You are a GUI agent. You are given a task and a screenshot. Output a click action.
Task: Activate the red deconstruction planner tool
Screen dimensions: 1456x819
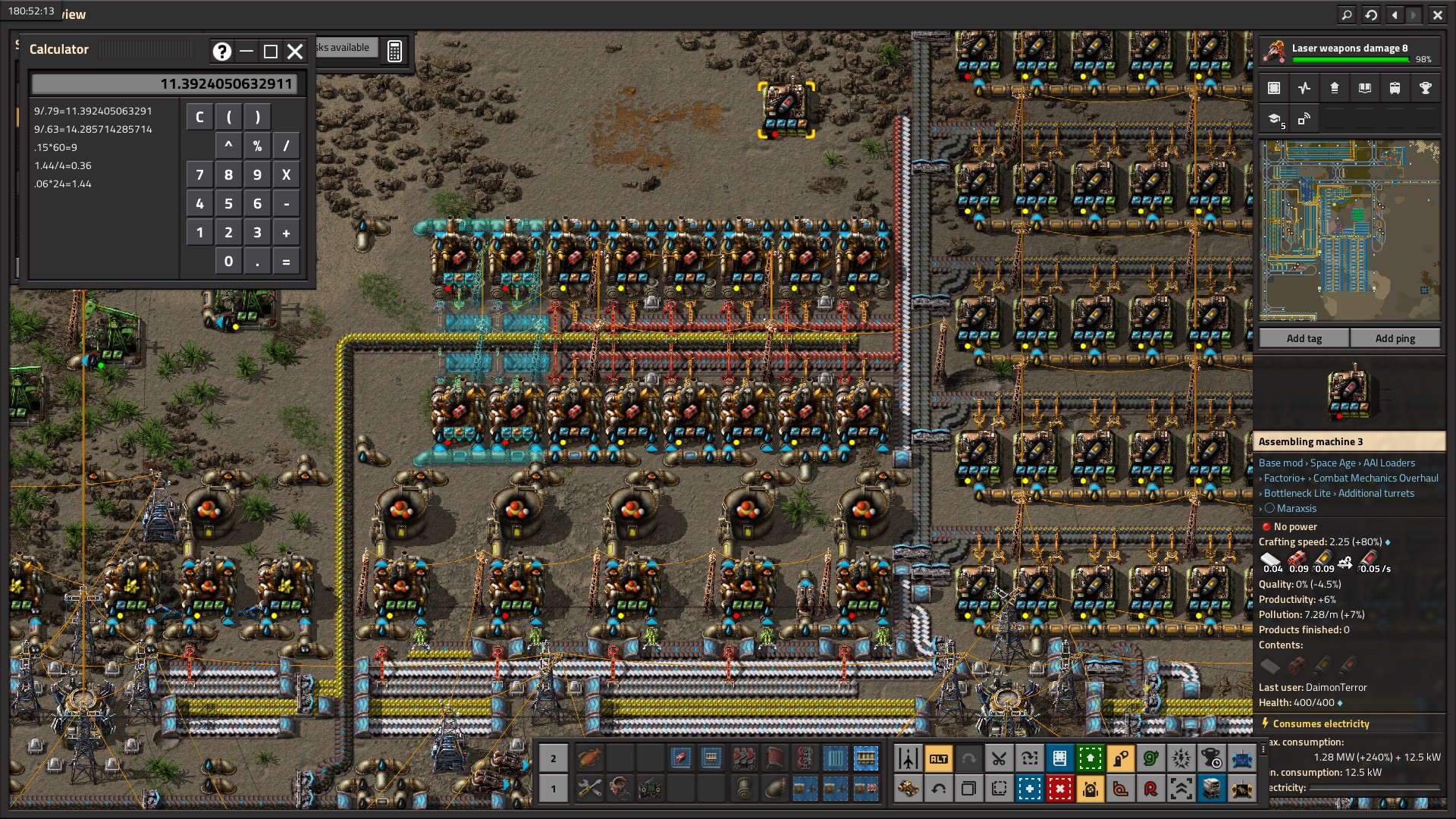pyautogui.click(x=1059, y=789)
